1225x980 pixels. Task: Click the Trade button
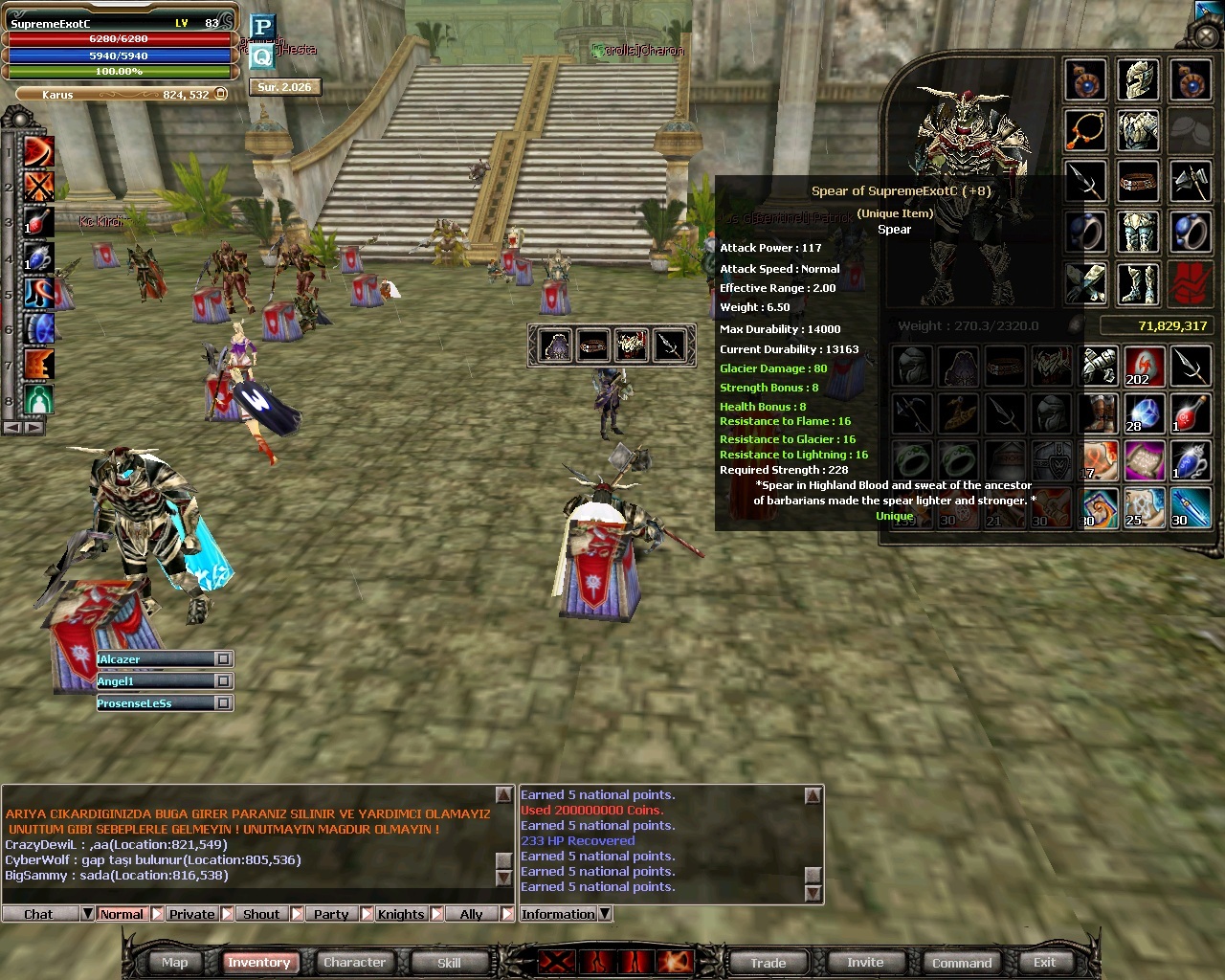click(x=768, y=963)
